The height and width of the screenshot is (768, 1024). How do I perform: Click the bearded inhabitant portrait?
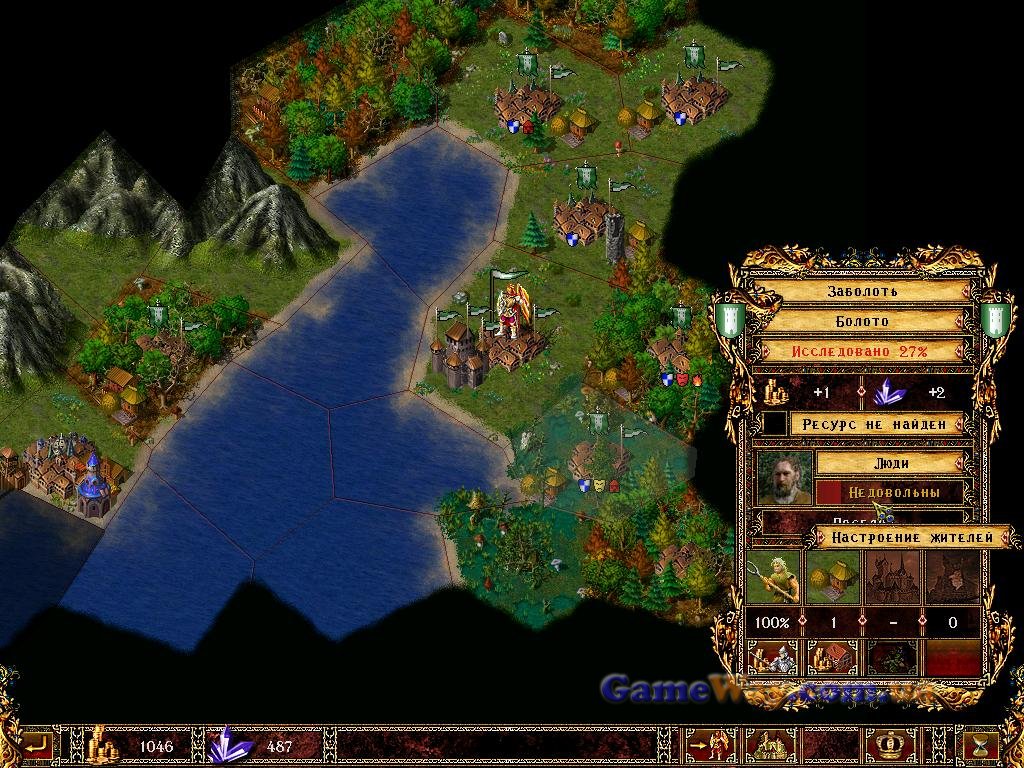(x=785, y=478)
